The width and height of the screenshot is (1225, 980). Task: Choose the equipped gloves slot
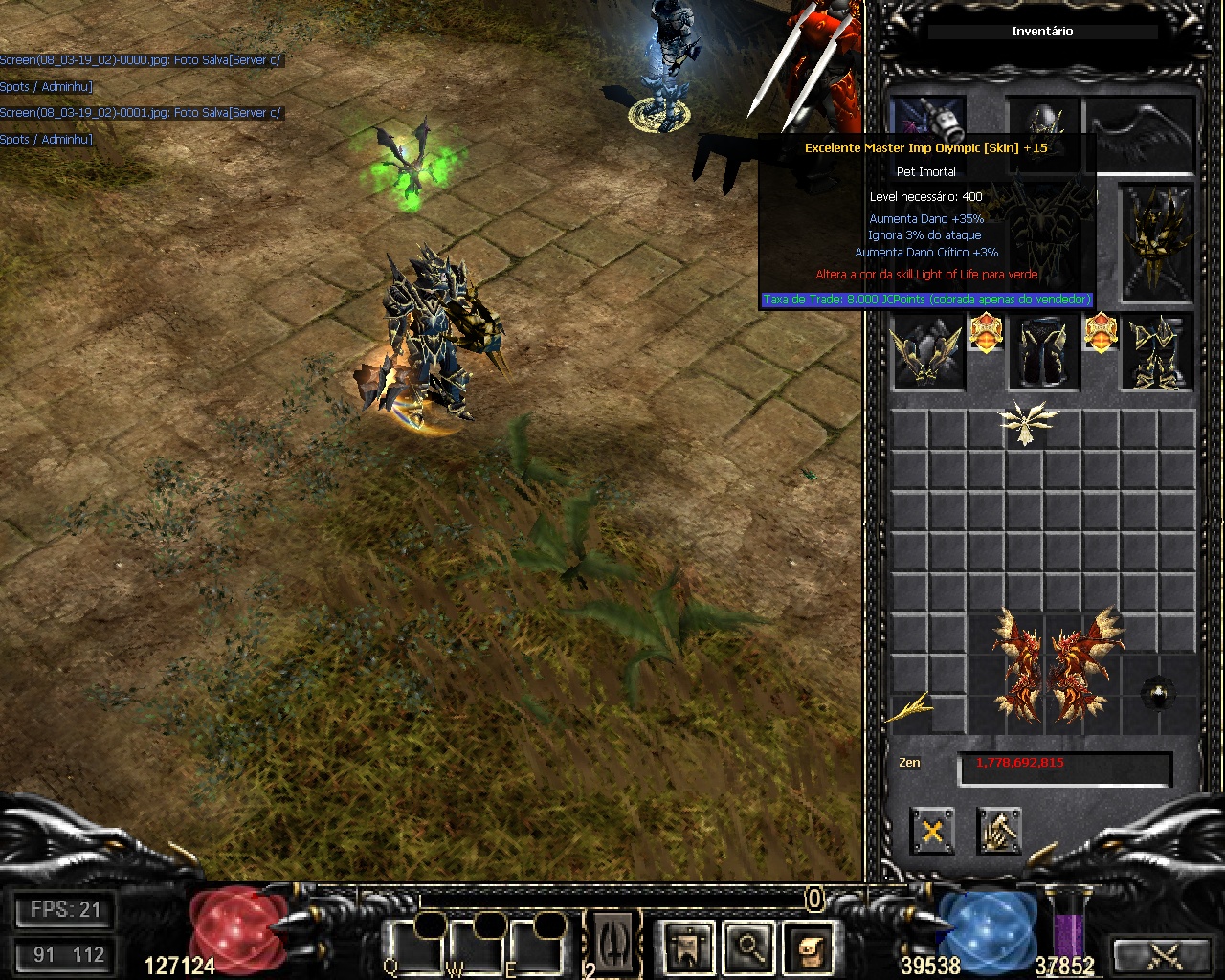coord(927,352)
